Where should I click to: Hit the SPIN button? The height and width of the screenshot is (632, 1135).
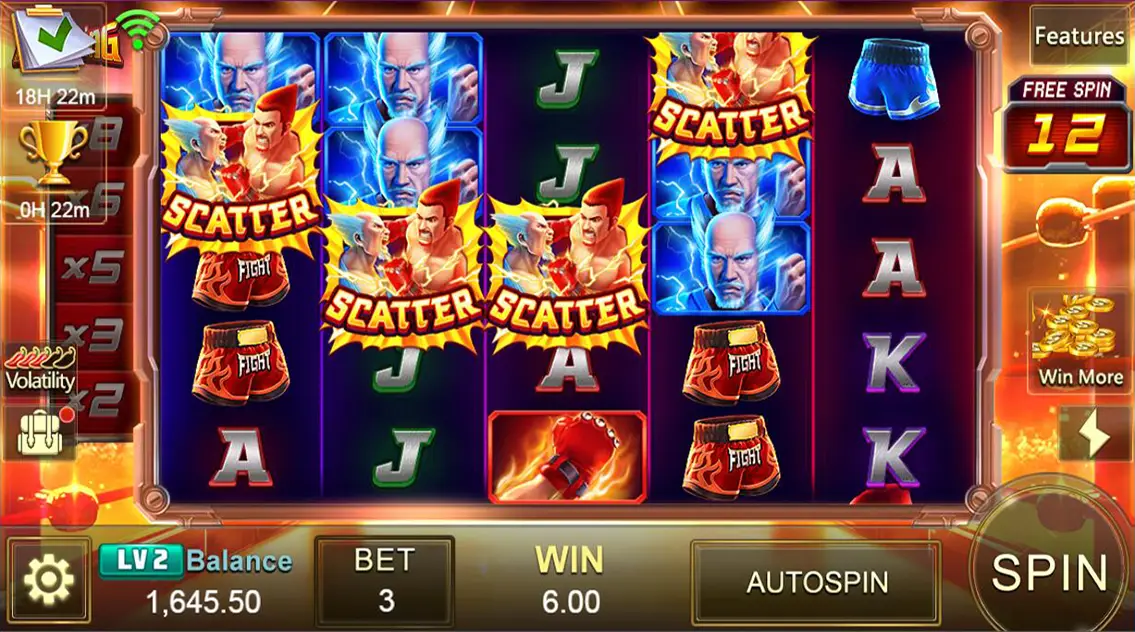coord(1049,573)
